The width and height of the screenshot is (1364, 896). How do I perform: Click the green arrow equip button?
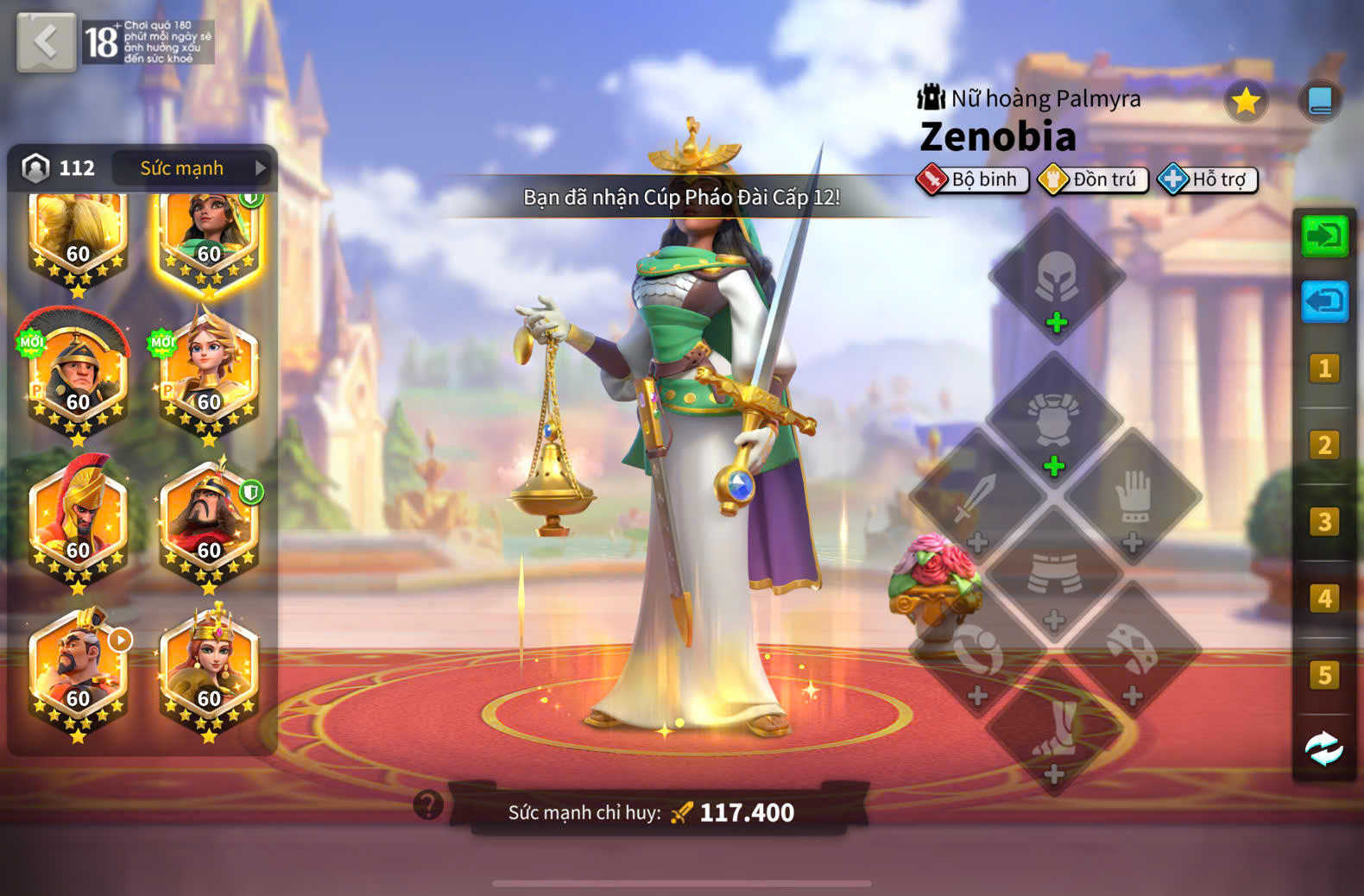[x=1324, y=236]
